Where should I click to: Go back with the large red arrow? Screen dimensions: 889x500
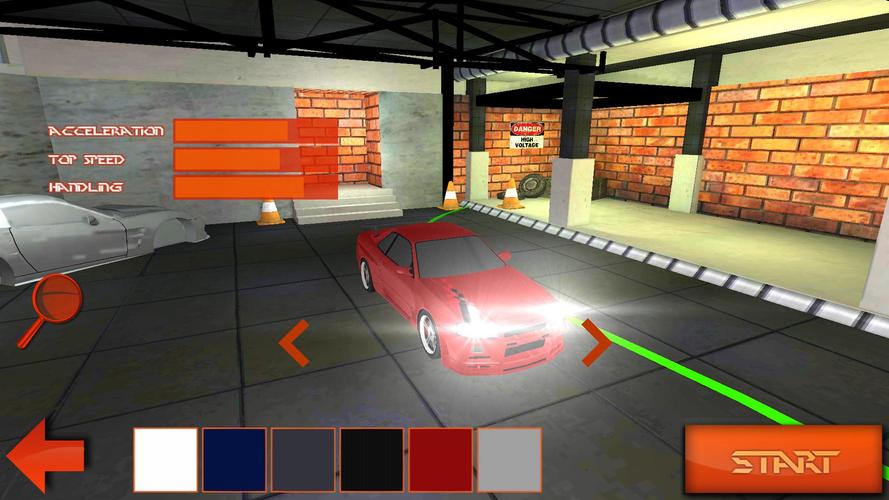44,457
